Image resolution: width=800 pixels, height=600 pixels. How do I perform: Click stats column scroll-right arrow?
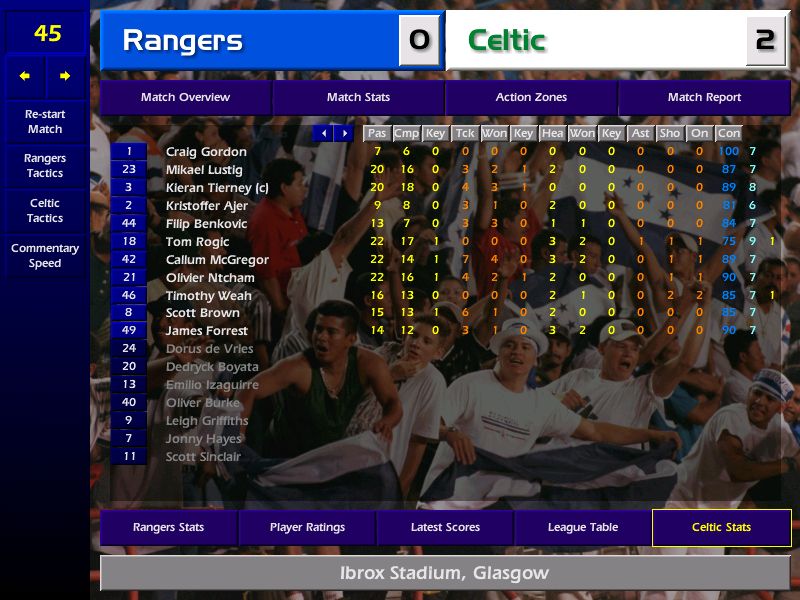[344, 133]
